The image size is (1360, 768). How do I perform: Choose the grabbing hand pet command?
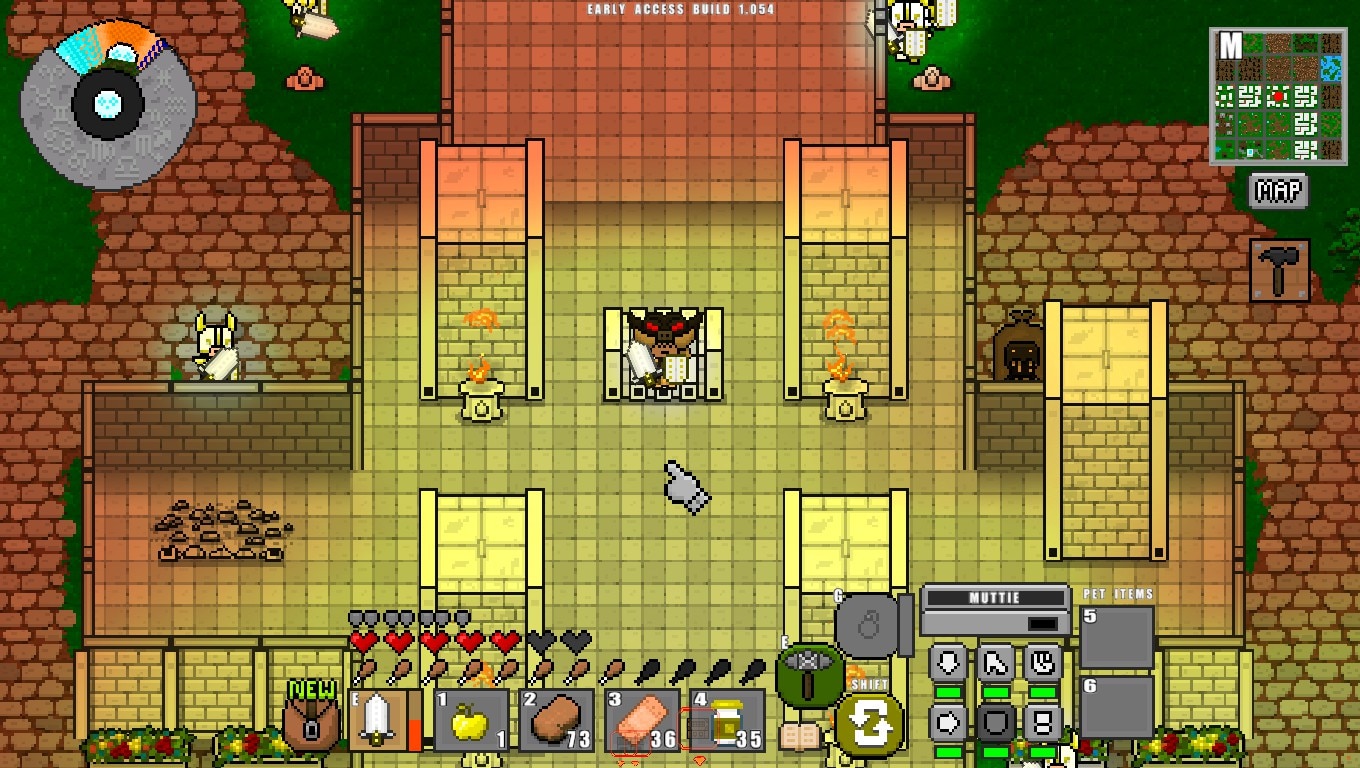(x=1042, y=663)
